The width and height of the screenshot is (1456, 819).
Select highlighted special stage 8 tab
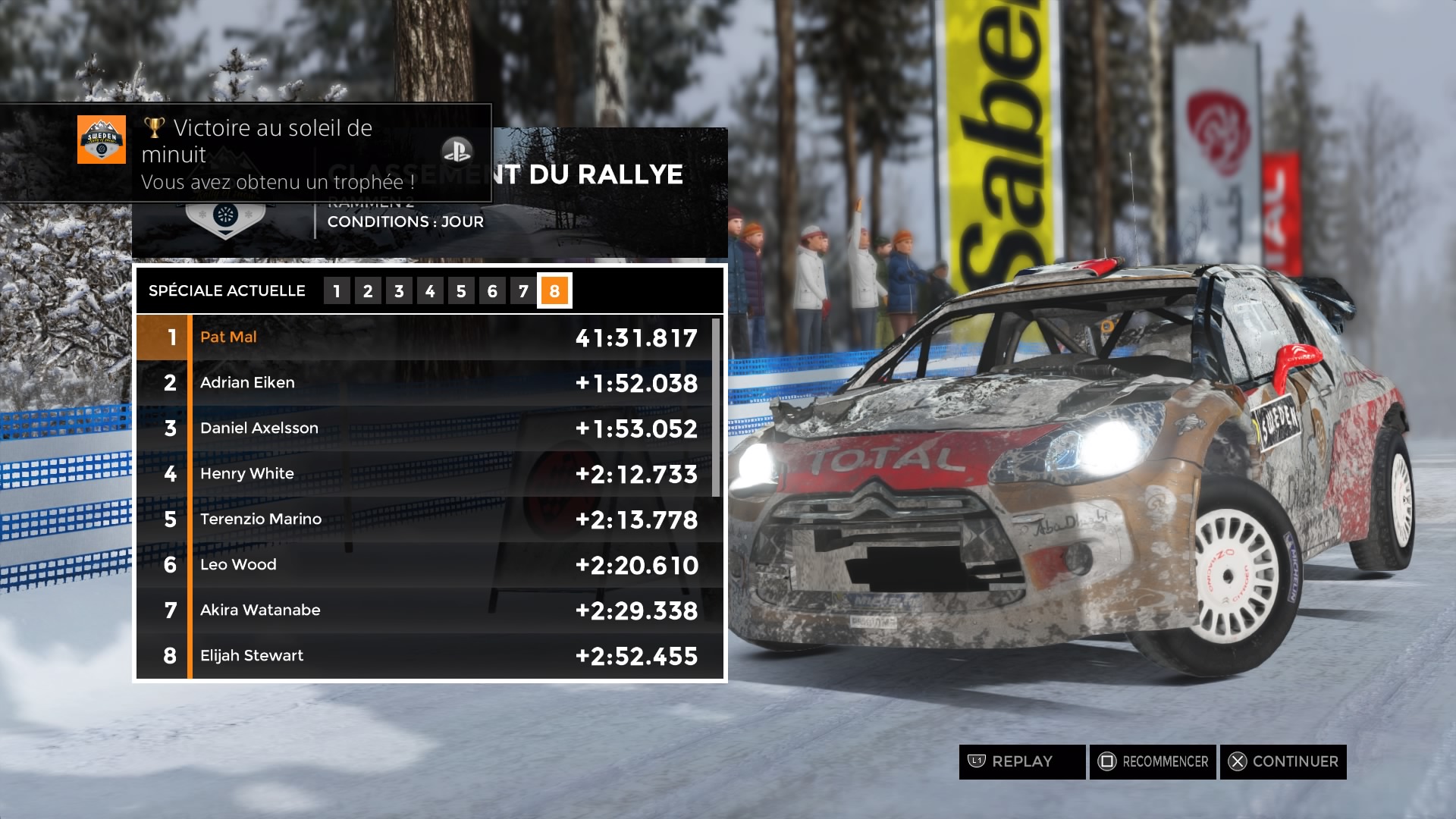tap(554, 291)
